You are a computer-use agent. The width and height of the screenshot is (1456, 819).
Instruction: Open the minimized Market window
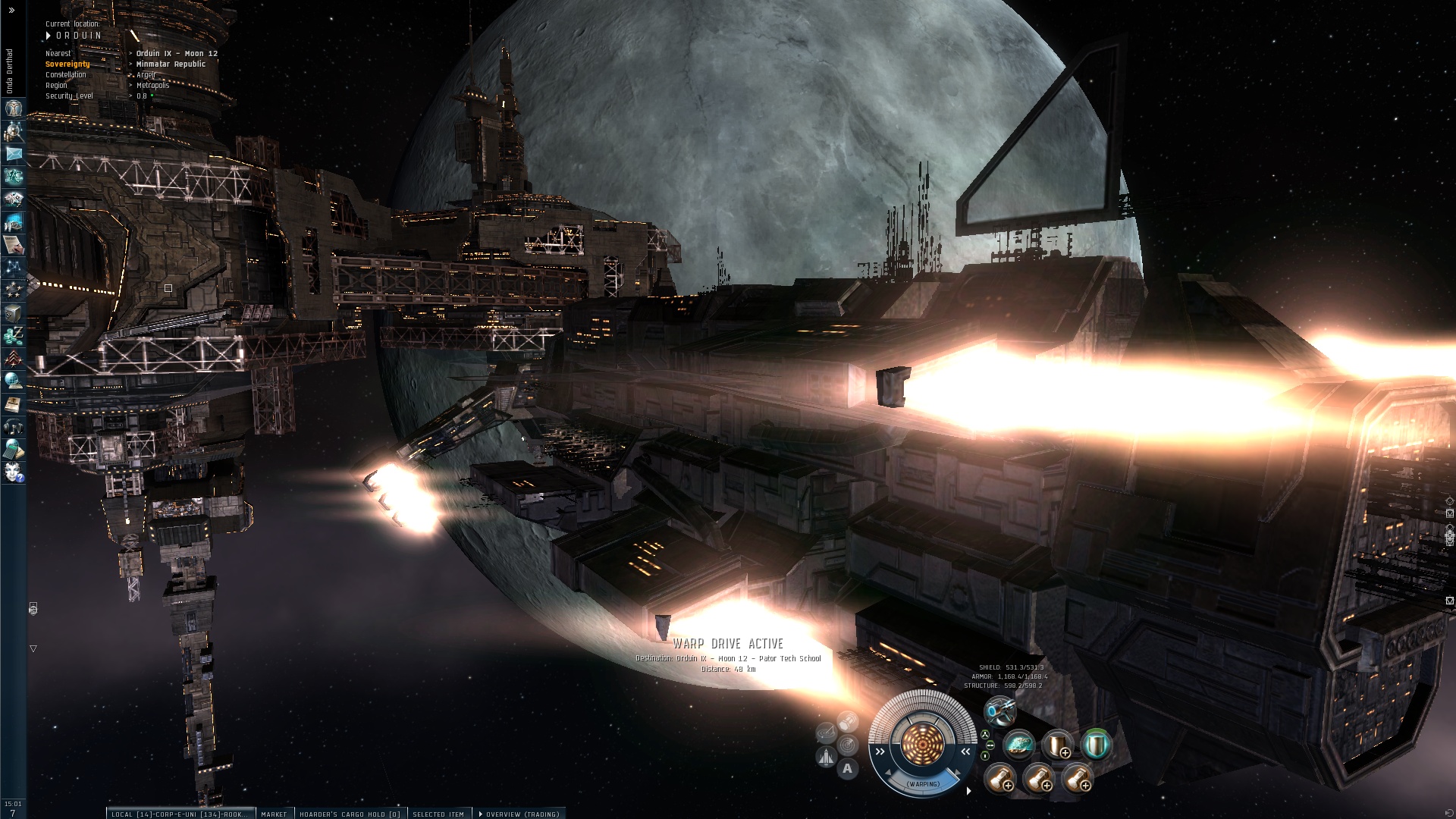point(274,814)
